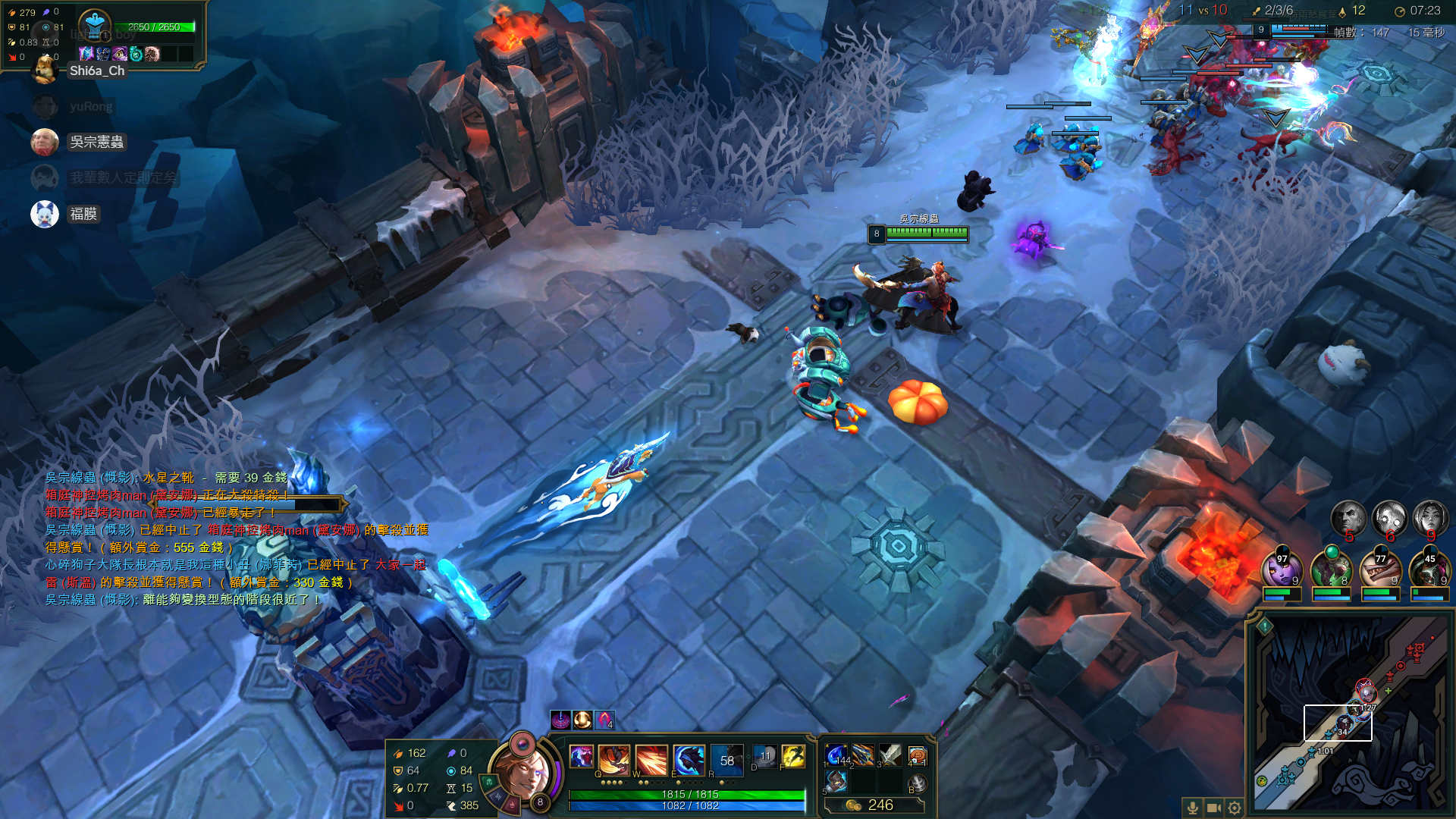The height and width of the screenshot is (819, 1456).
Task: Select the boots item in slot 5
Action: click(x=837, y=781)
